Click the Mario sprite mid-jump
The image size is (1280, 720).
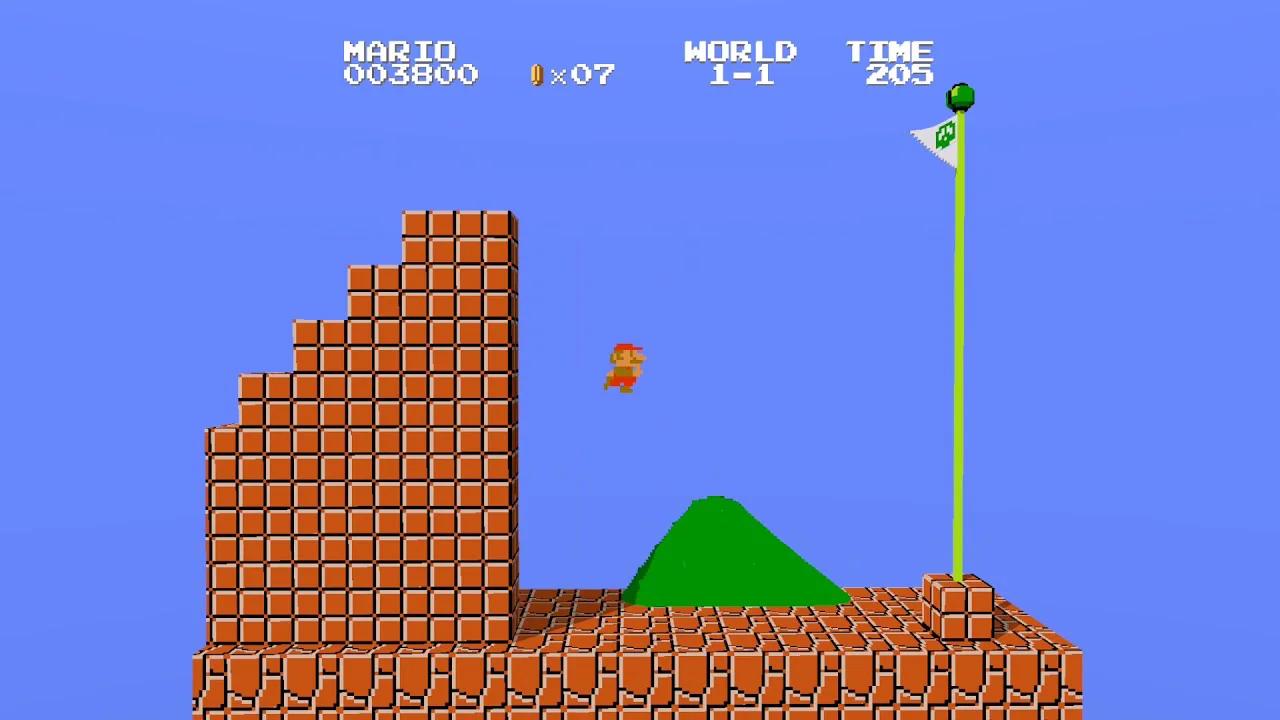point(625,368)
